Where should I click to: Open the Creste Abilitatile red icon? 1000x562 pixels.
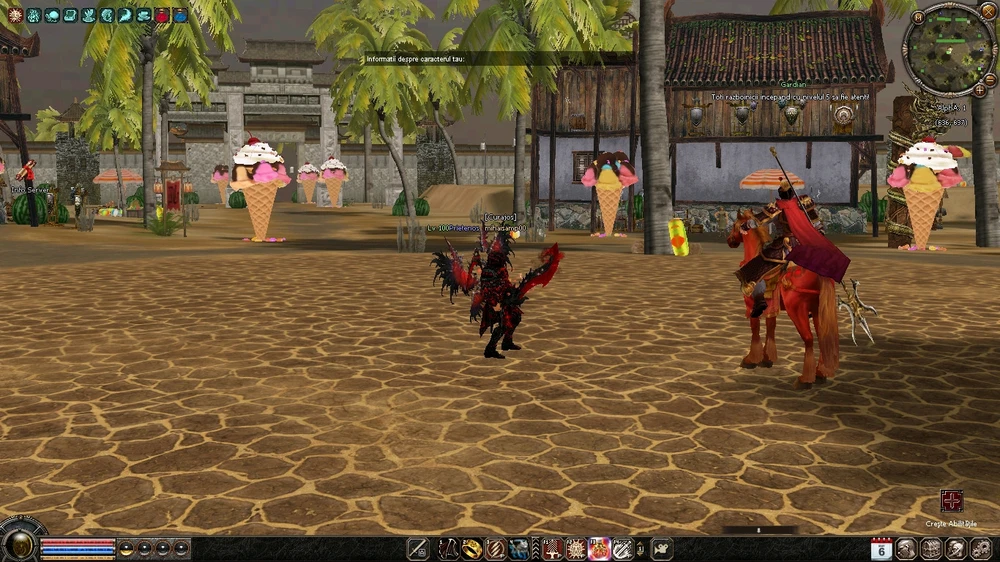tap(951, 501)
